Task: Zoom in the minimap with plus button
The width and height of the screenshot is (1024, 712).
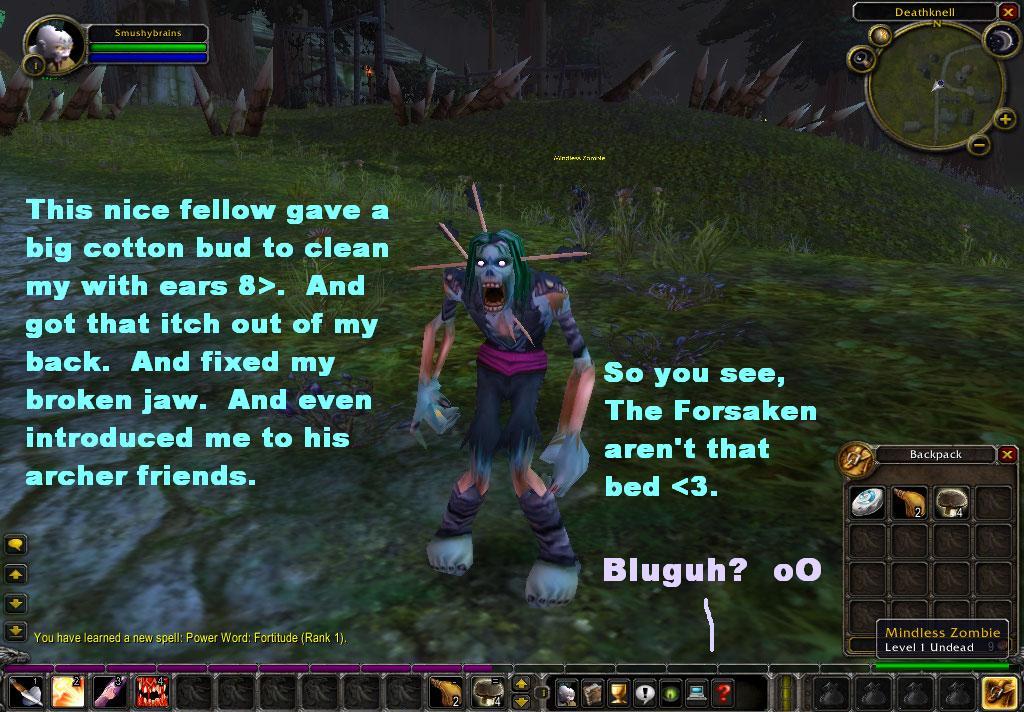Action: [x=1005, y=120]
